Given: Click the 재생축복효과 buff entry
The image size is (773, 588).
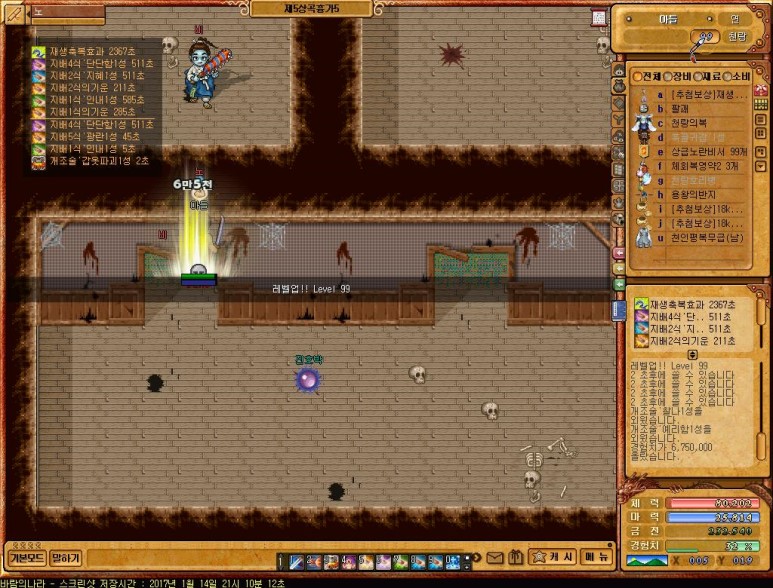Looking at the screenshot, I should [x=90, y=51].
